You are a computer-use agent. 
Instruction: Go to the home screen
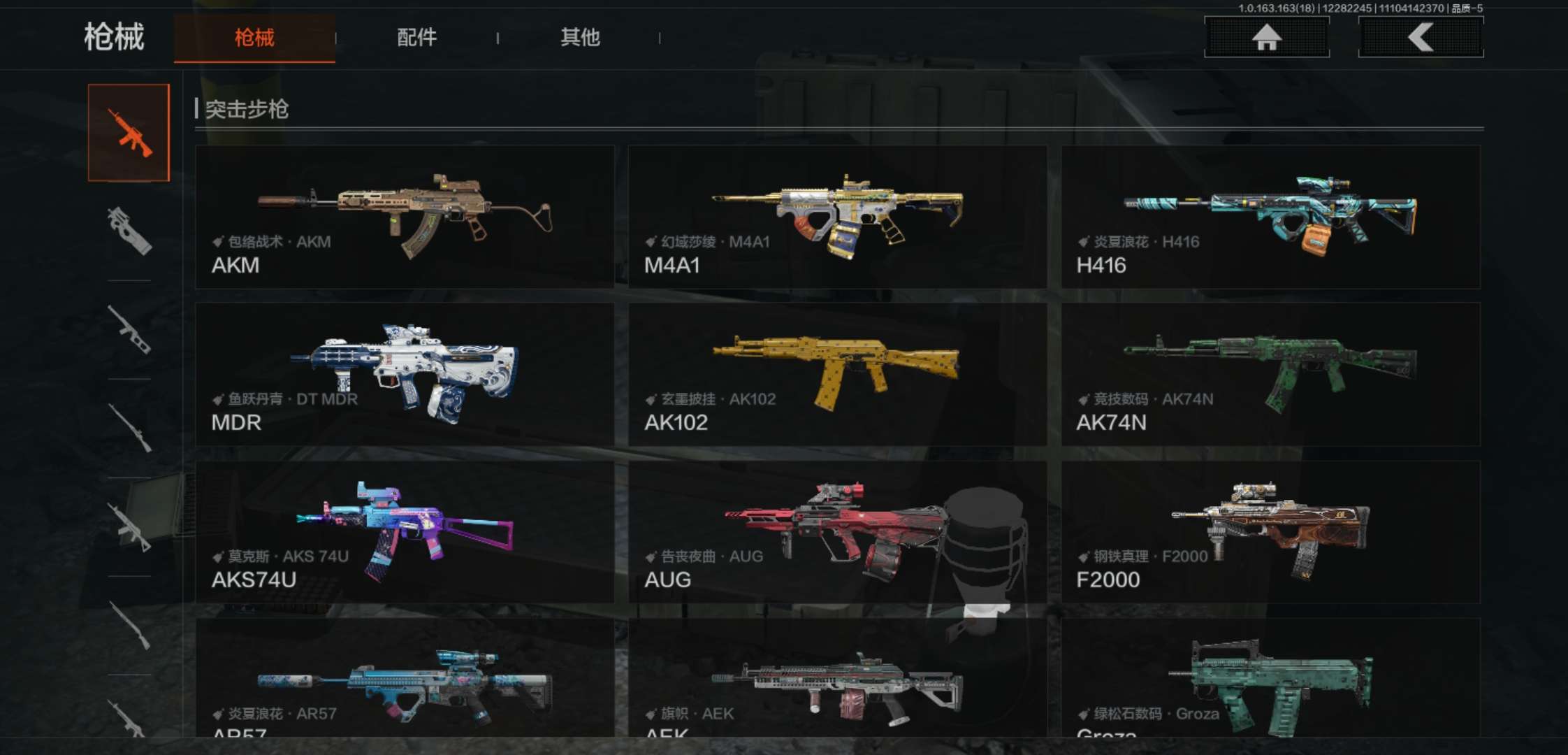point(1266,37)
